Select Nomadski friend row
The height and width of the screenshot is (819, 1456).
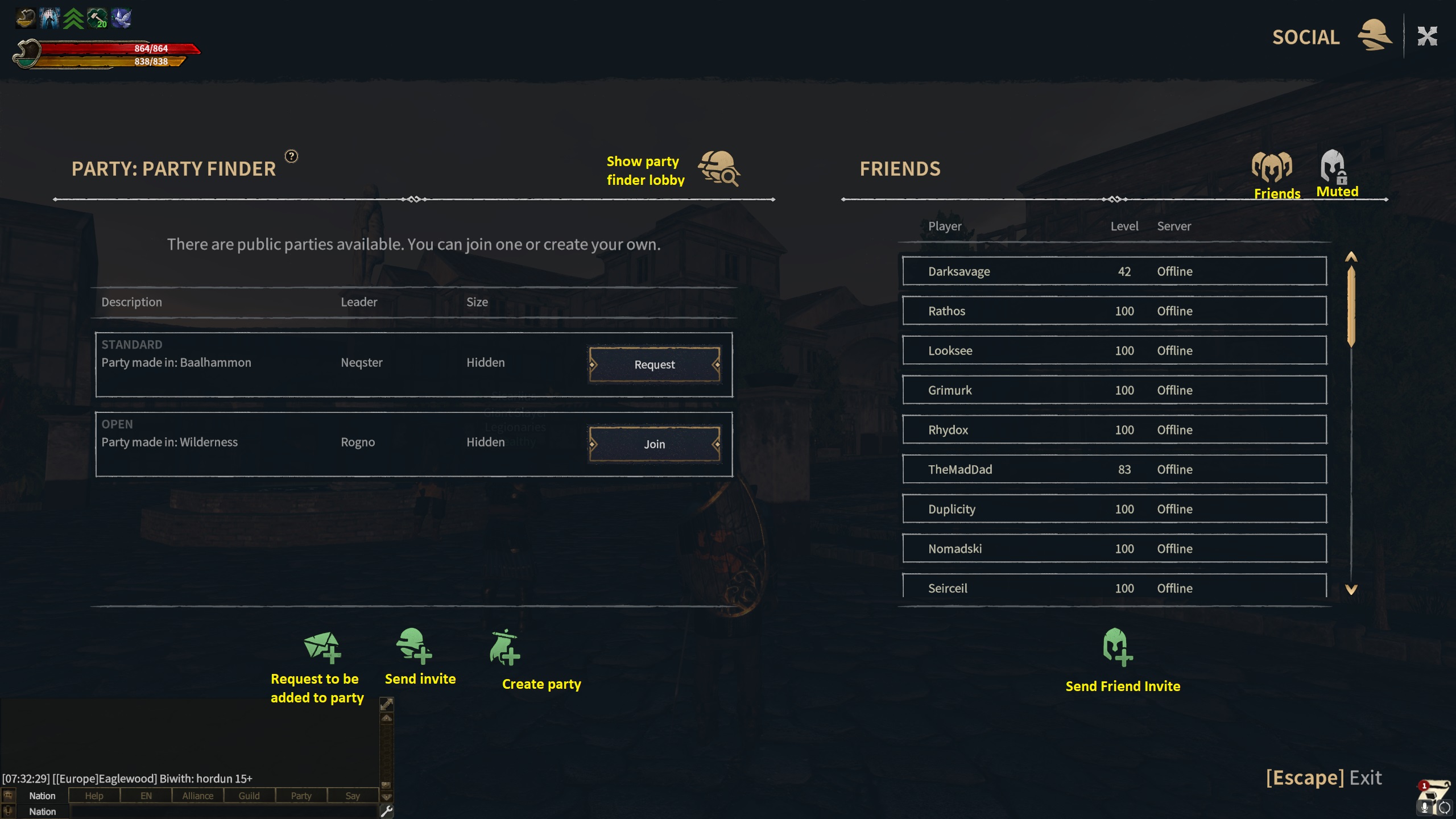pos(1114,549)
